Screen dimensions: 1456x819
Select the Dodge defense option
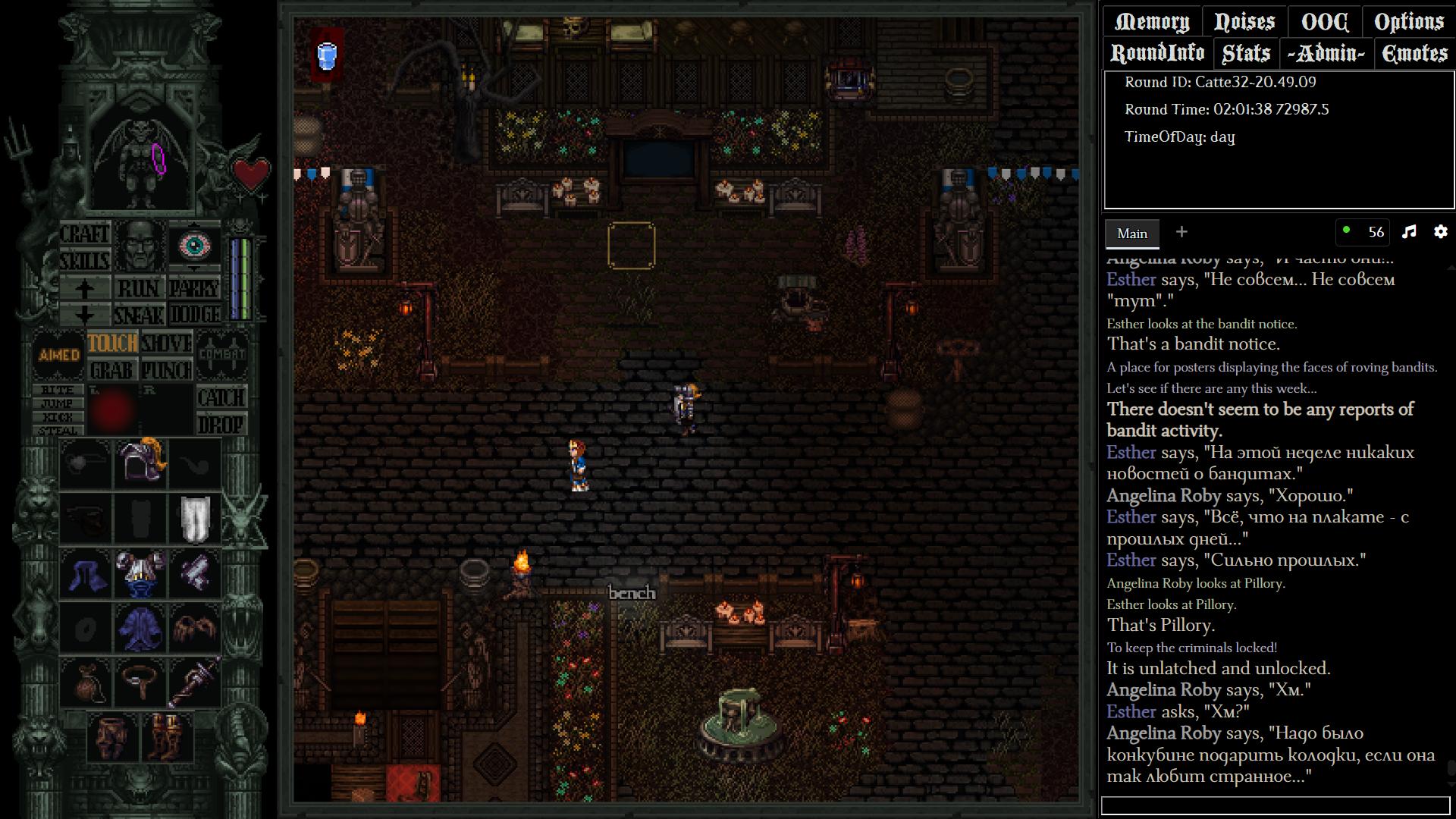[195, 314]
